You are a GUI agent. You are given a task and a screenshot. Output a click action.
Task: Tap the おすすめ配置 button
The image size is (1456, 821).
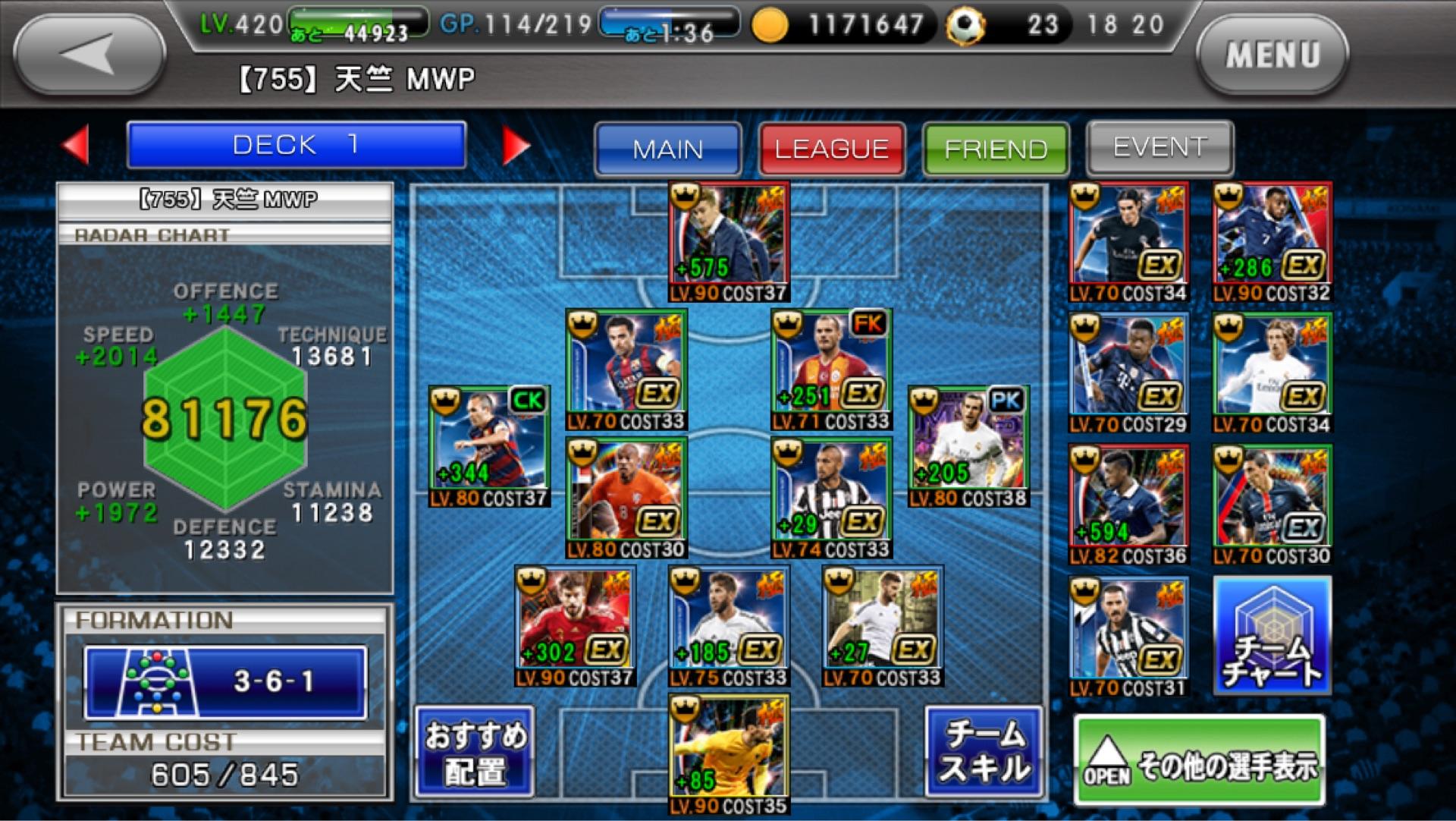click(x=475, y=752)
